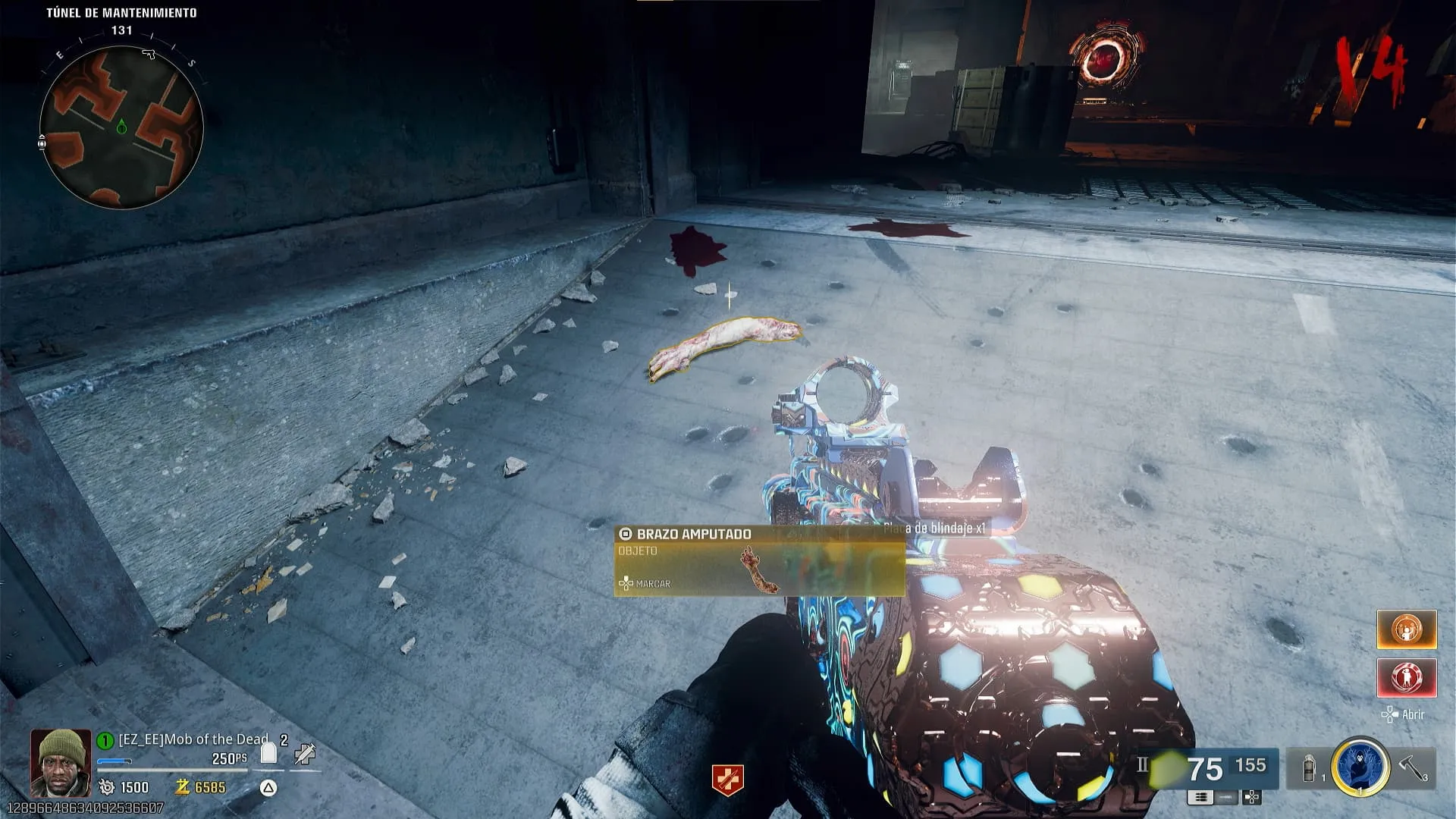Image resolution: width=1456 pixels, height=819 pixels.
Task: Select the Brazo Amputado item tooltip
Action: pos(759,561)
